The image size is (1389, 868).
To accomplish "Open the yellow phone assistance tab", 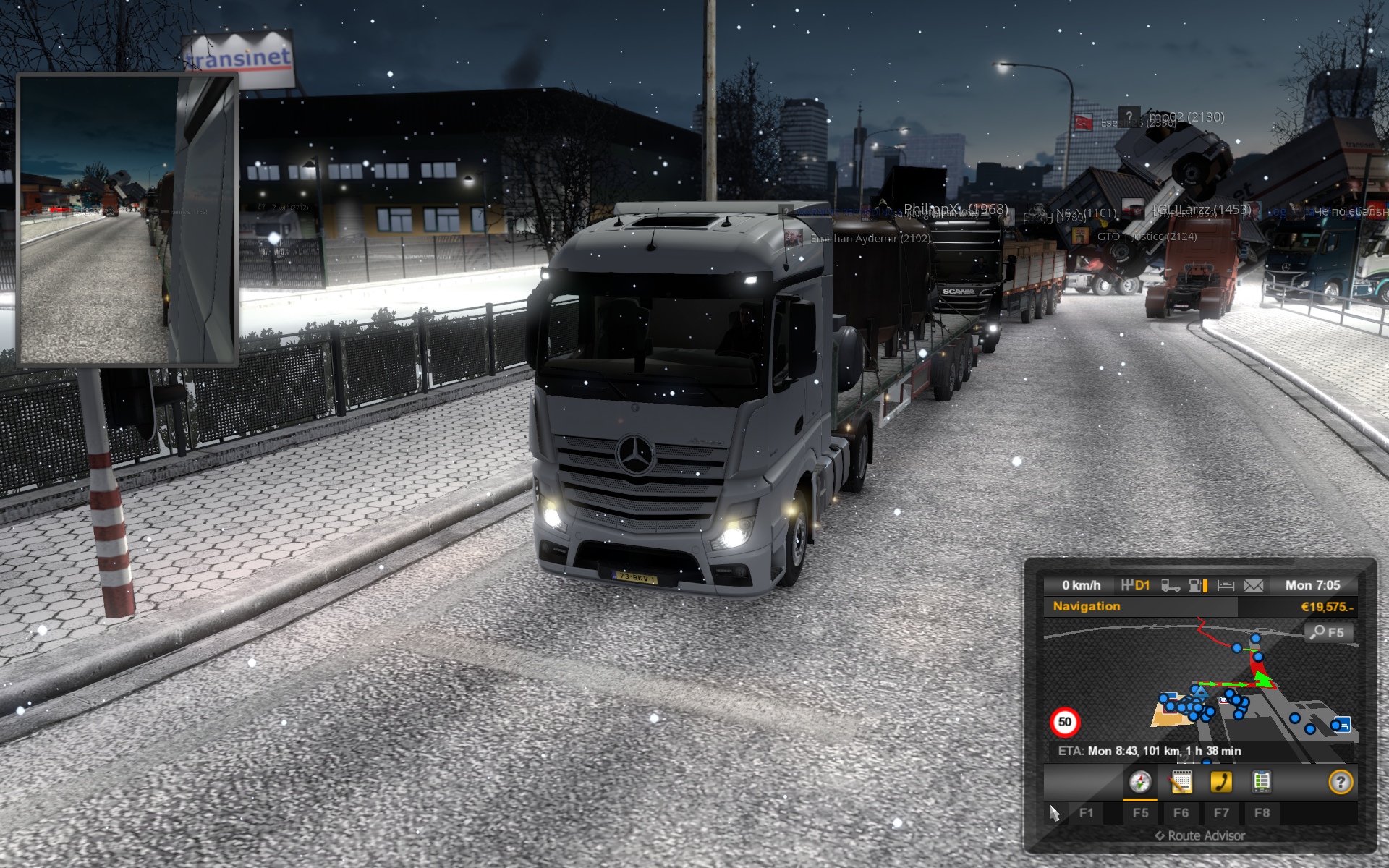I will 1221,782.
